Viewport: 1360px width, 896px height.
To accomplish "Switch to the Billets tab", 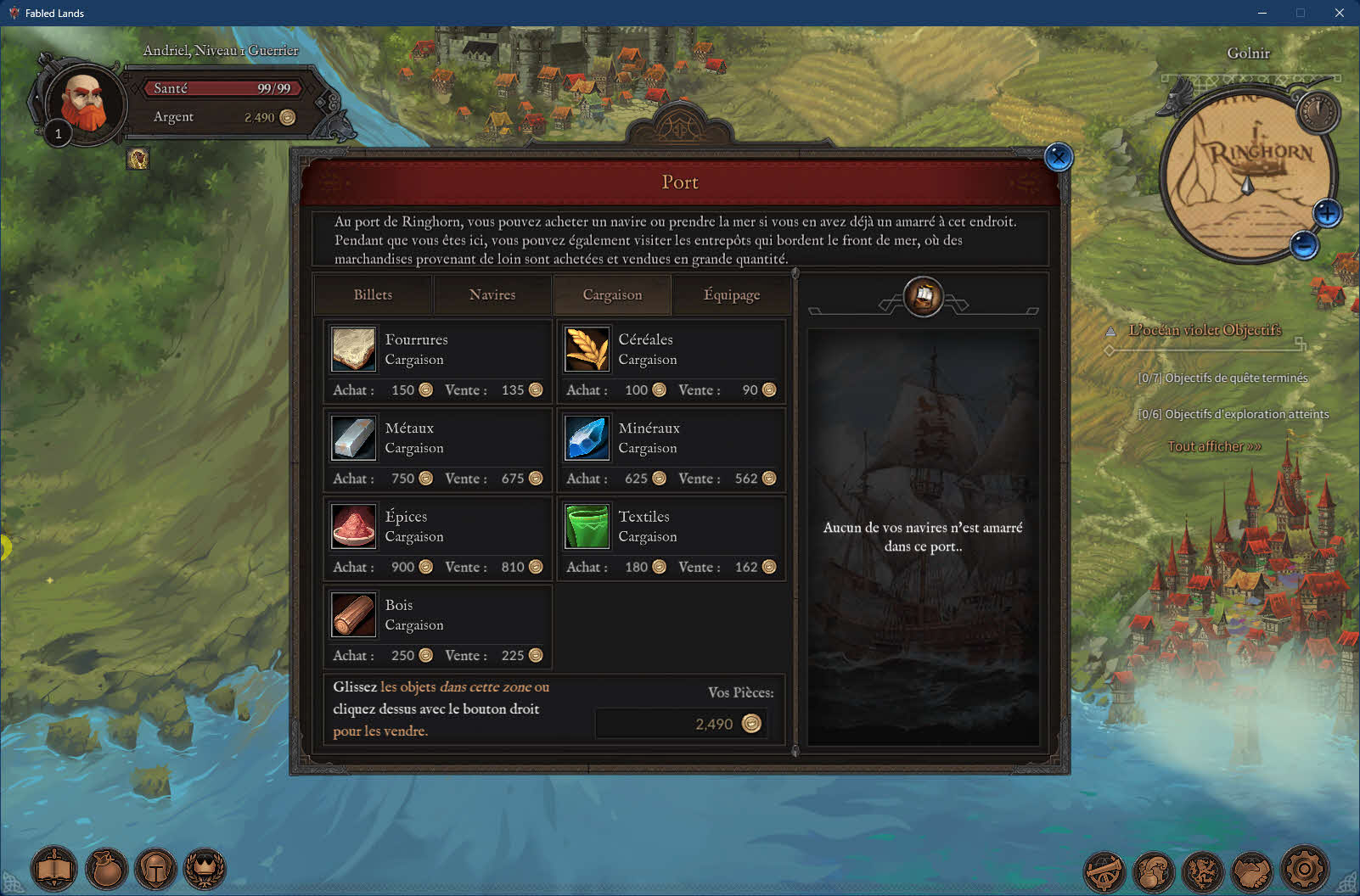I will (373, 295).
